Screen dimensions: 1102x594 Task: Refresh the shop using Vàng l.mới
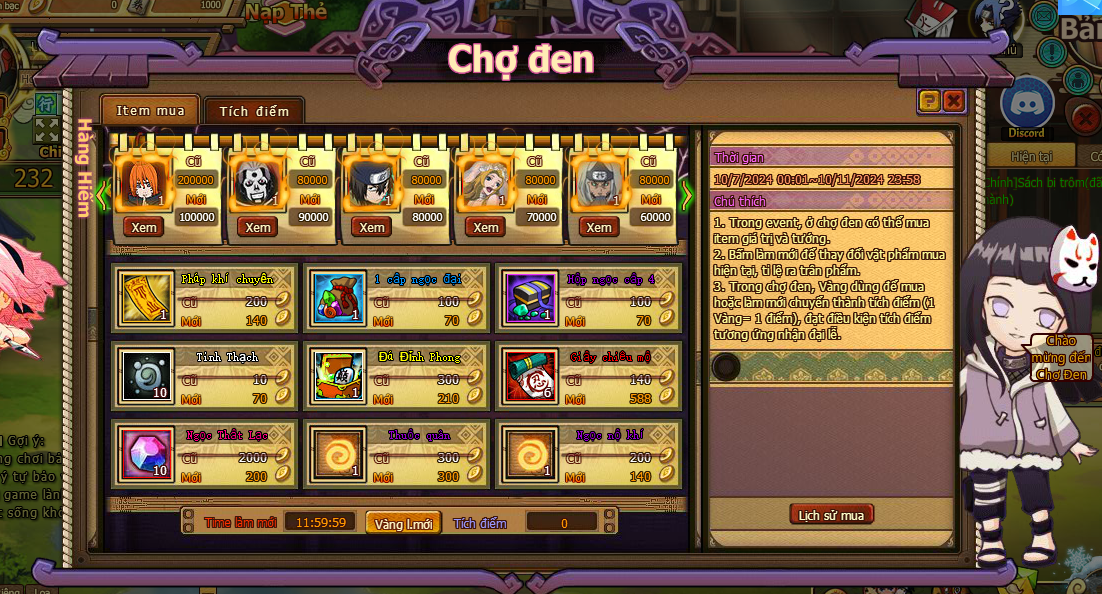coord(403,523)
